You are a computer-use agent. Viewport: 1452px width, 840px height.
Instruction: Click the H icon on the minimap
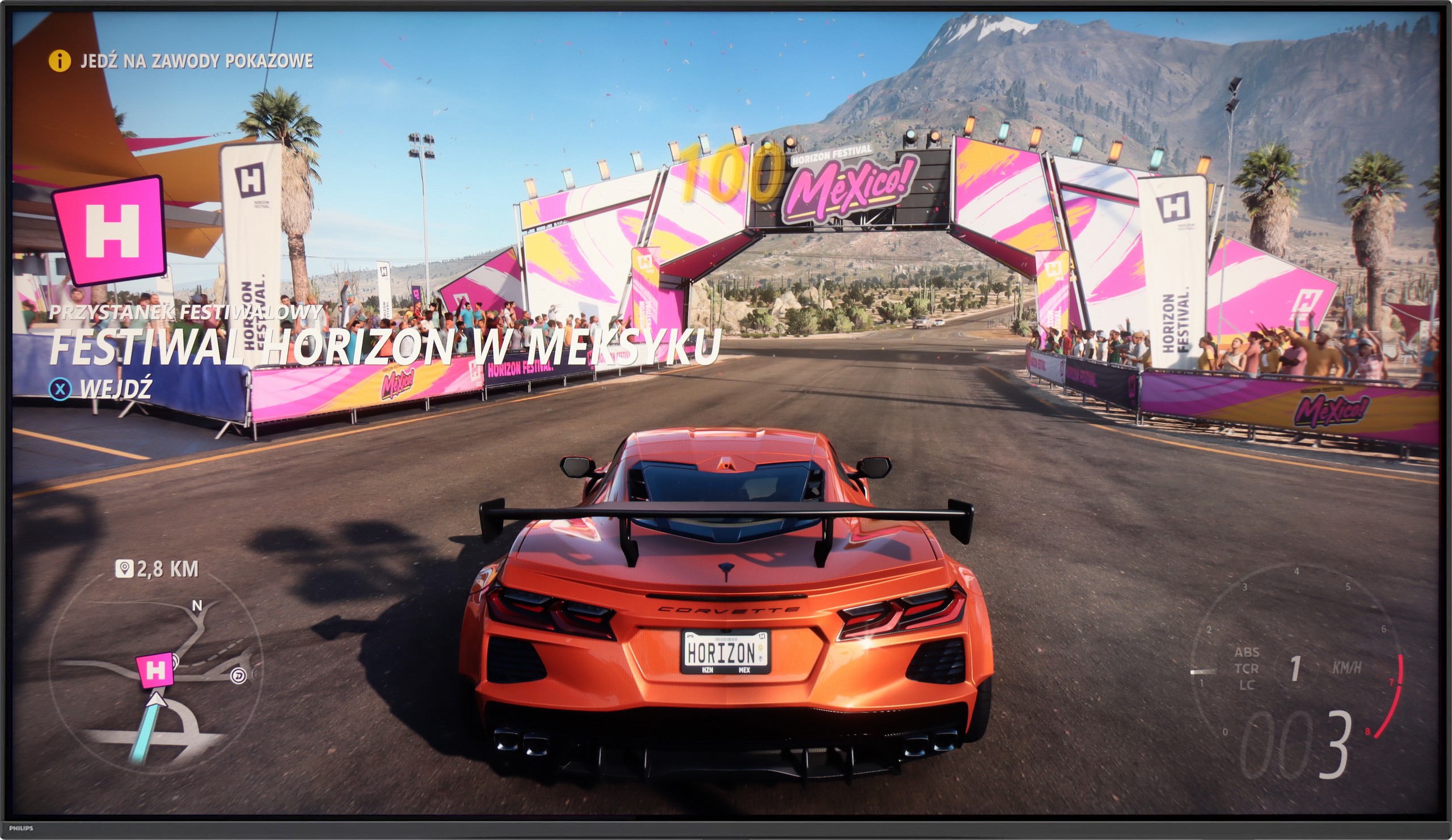154,670
